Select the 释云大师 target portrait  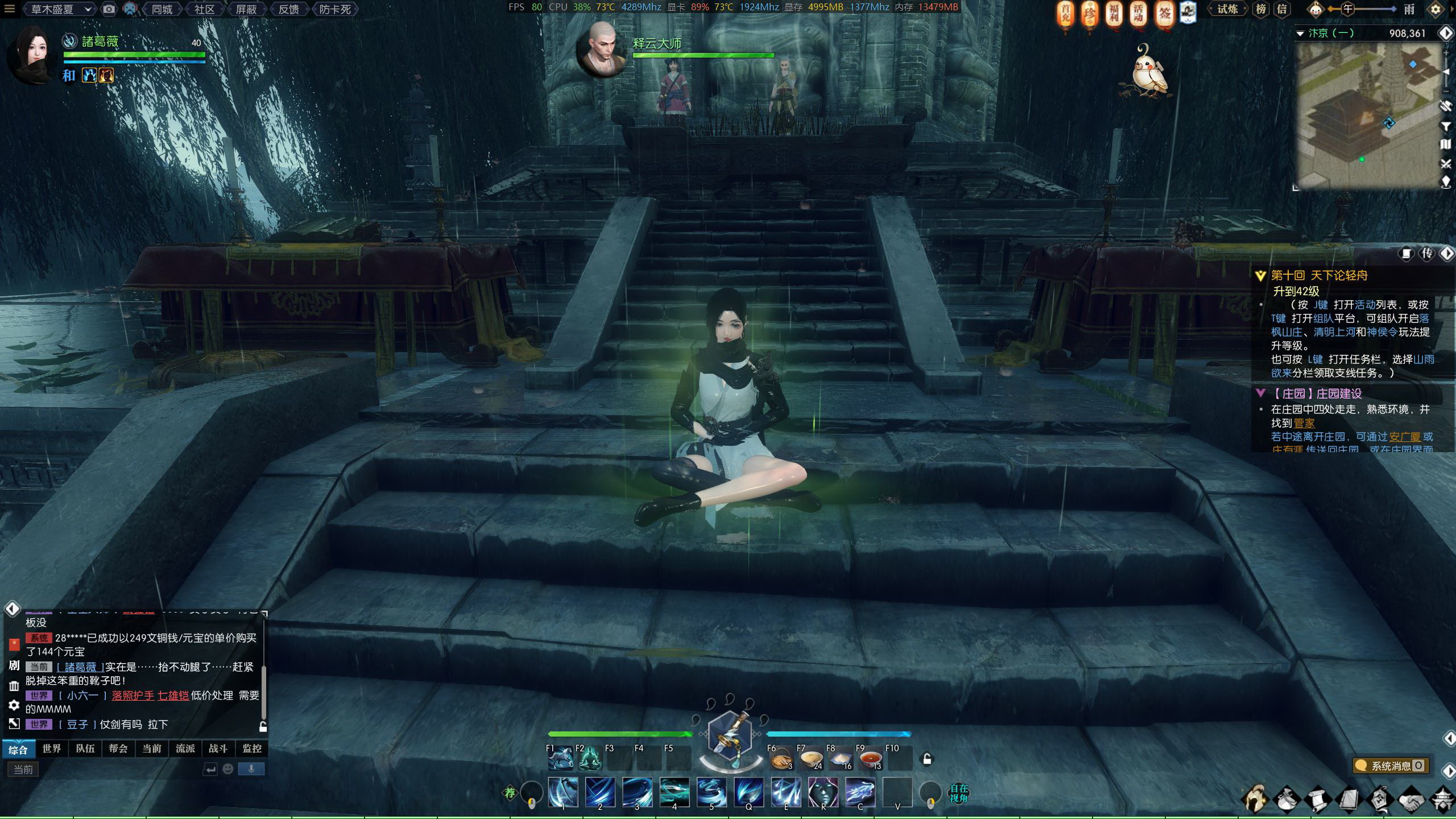[x=602, y=49]
